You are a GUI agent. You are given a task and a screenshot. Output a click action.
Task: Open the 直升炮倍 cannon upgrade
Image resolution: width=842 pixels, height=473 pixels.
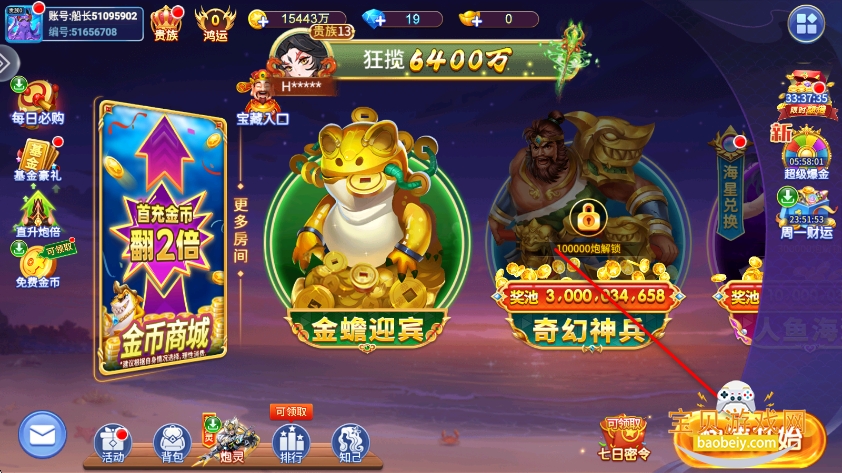click(36, 214)
